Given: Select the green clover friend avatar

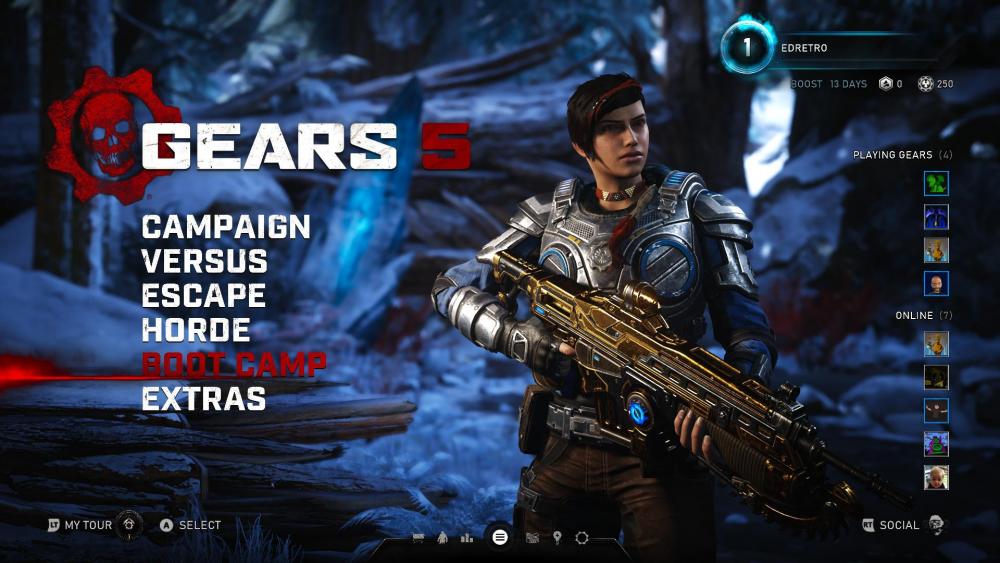Looking at the screenshot, I should tap(936, 183).
